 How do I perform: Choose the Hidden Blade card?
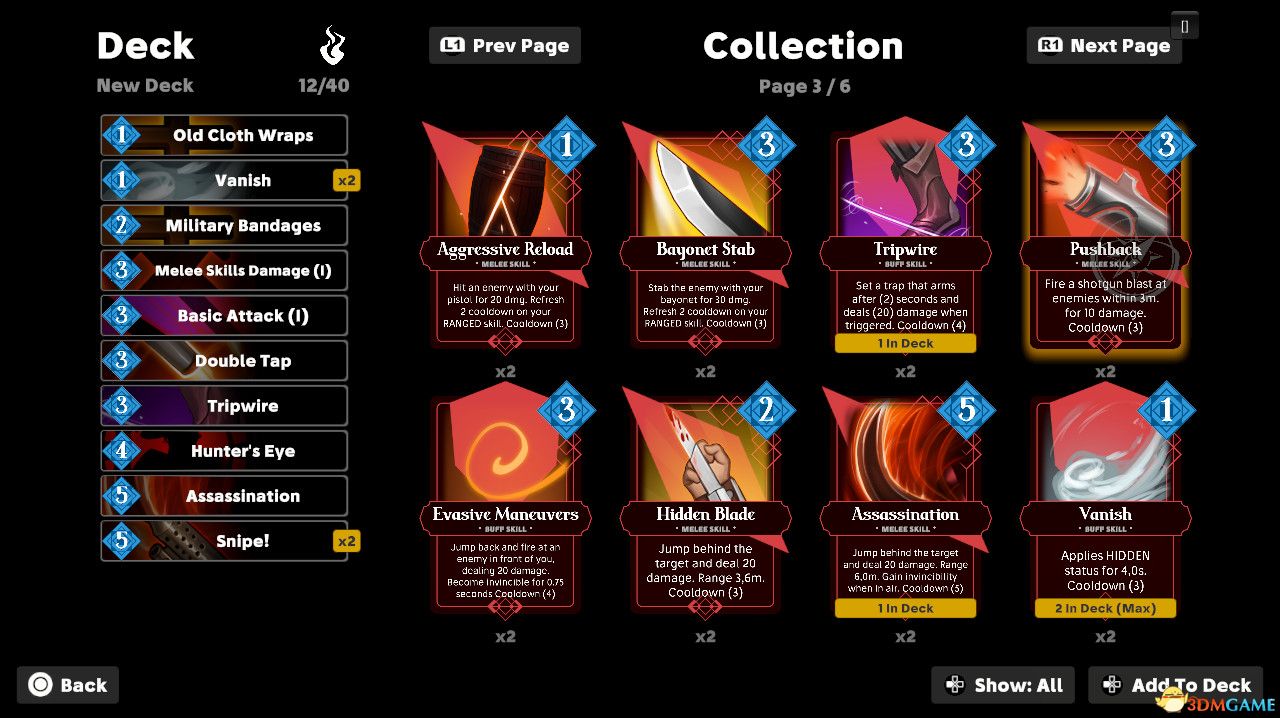tap(705, 505)
